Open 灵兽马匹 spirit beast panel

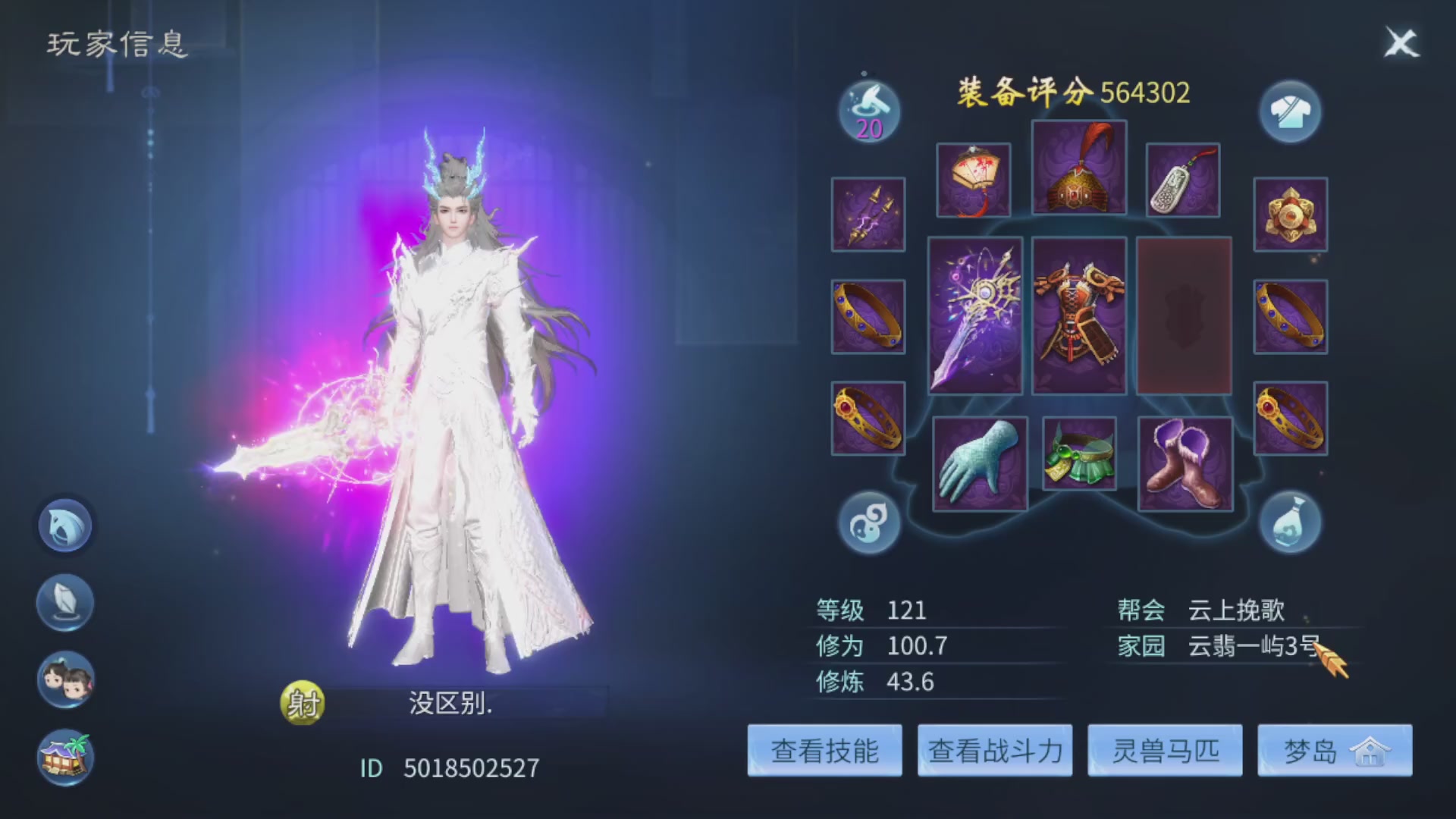click(1166, 751)
